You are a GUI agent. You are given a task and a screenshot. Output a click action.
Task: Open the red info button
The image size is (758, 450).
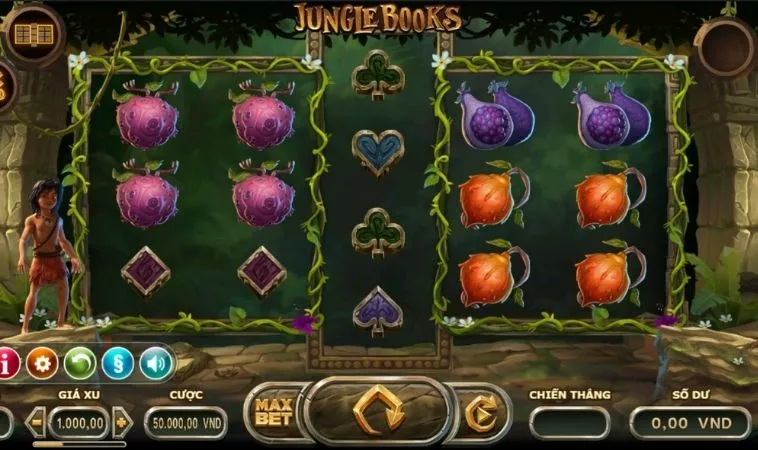[7, 363]
